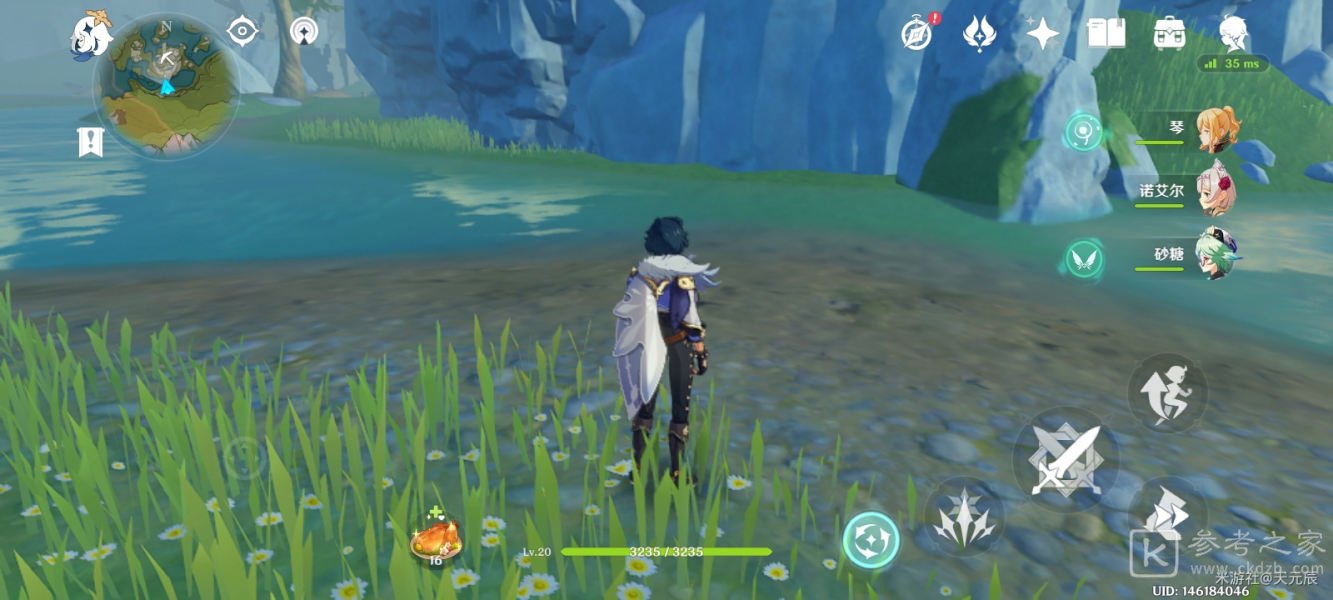The height and width of the screenshot is (600, 1333).
Task: Perform a normal attack with sword button
Action: (1065, 459)
